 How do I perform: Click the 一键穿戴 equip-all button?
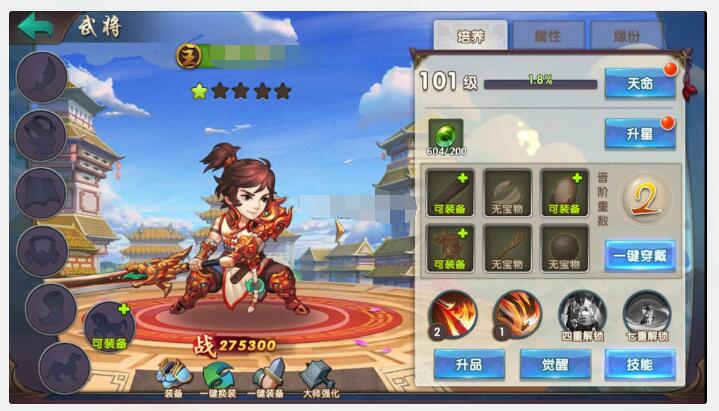pos(639,255)
